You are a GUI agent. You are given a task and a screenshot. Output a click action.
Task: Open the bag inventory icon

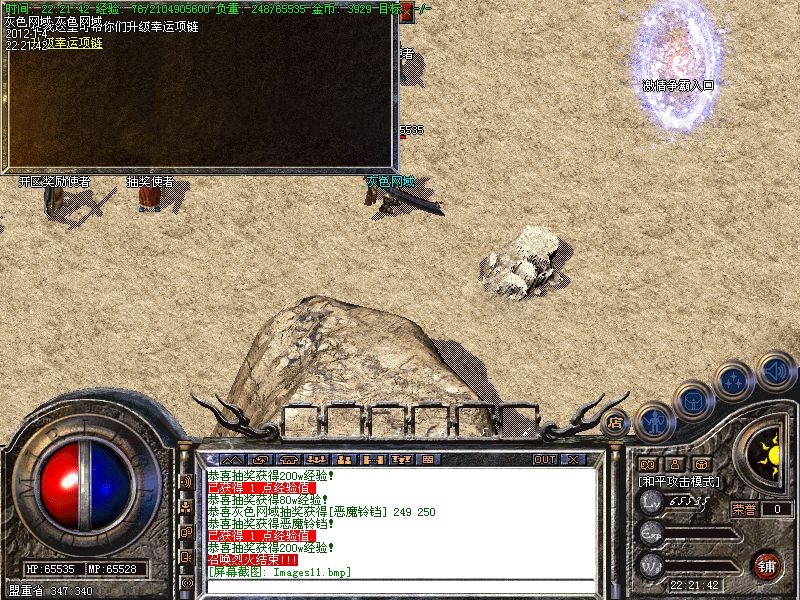pyautogui.click(x=694, y=401)
